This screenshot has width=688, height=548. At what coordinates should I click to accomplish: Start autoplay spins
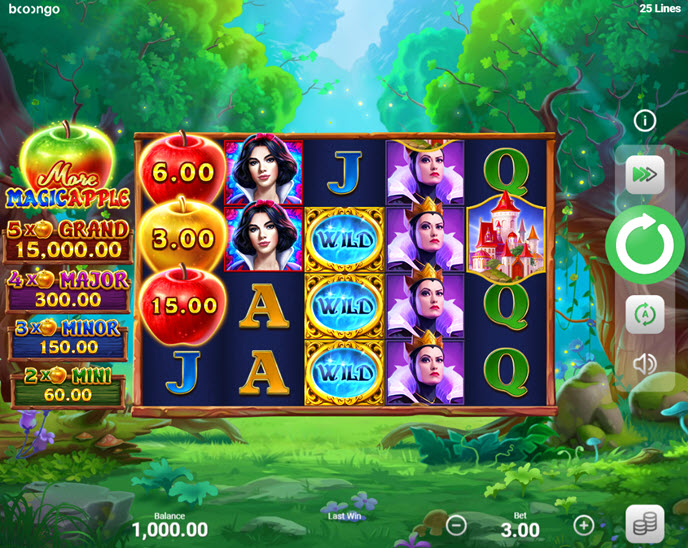click(645, 314)
